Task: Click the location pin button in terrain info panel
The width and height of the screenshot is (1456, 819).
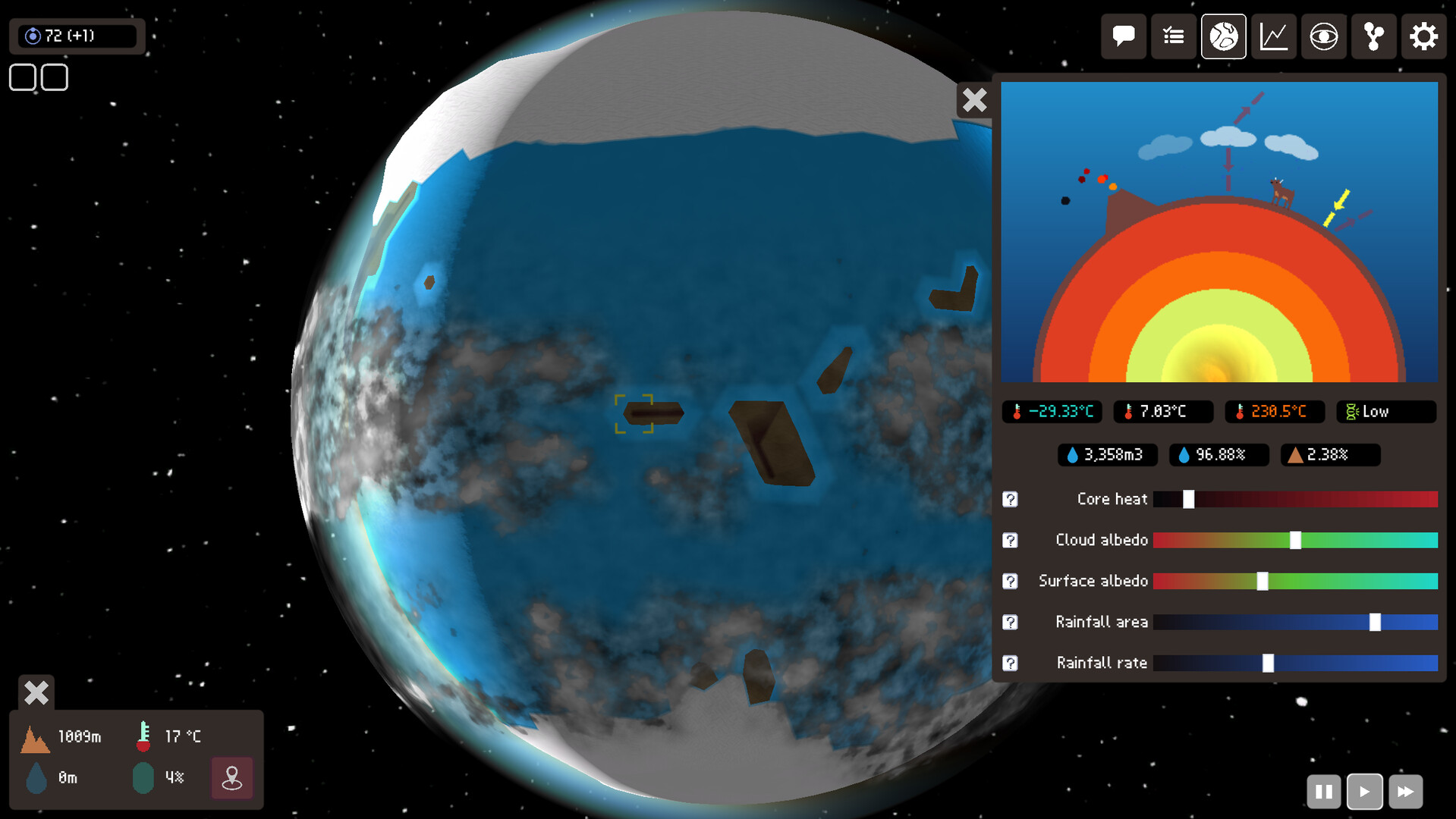Action: [231, 777]
